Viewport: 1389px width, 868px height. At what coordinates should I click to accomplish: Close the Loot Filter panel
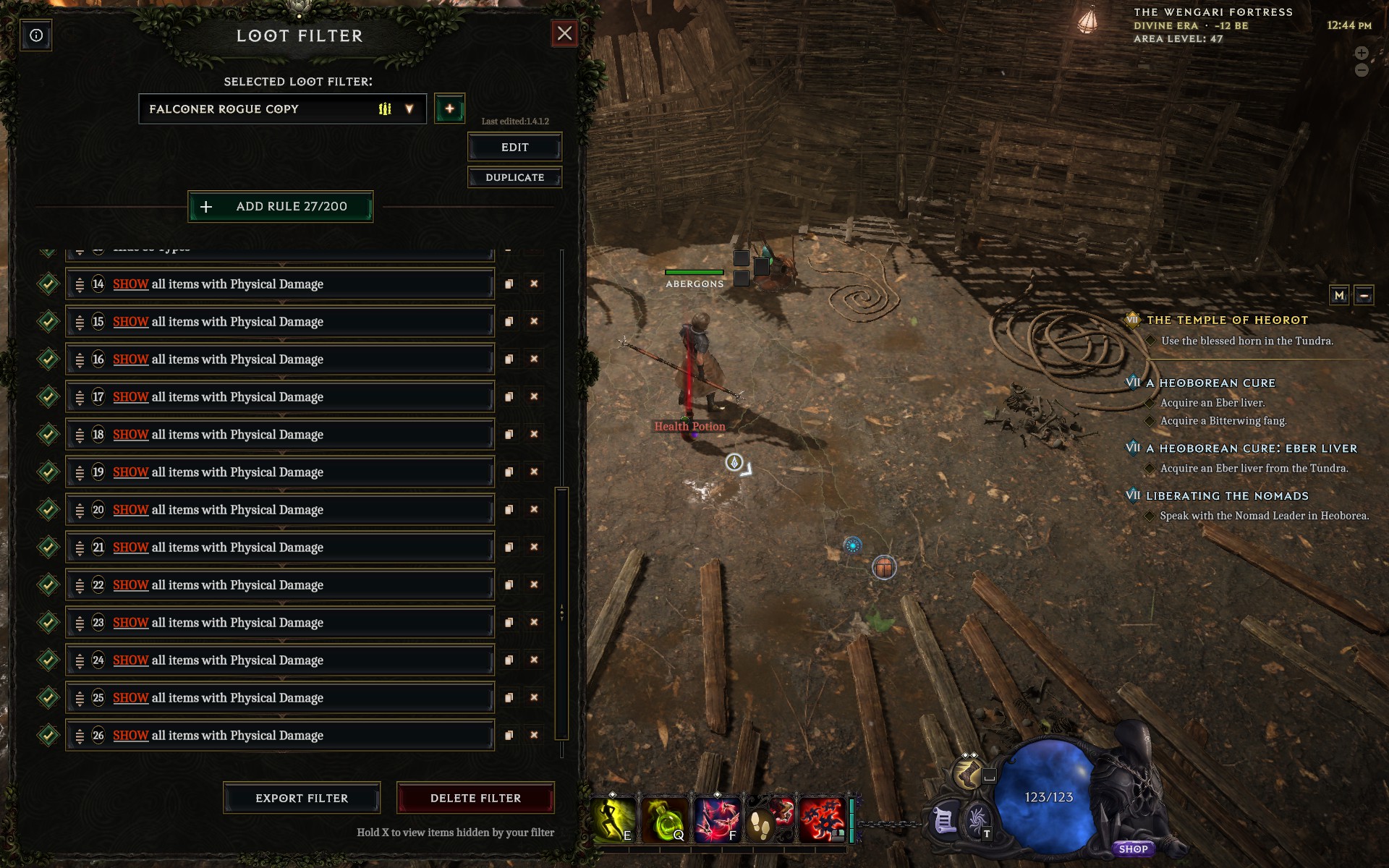tap(564, 33)
